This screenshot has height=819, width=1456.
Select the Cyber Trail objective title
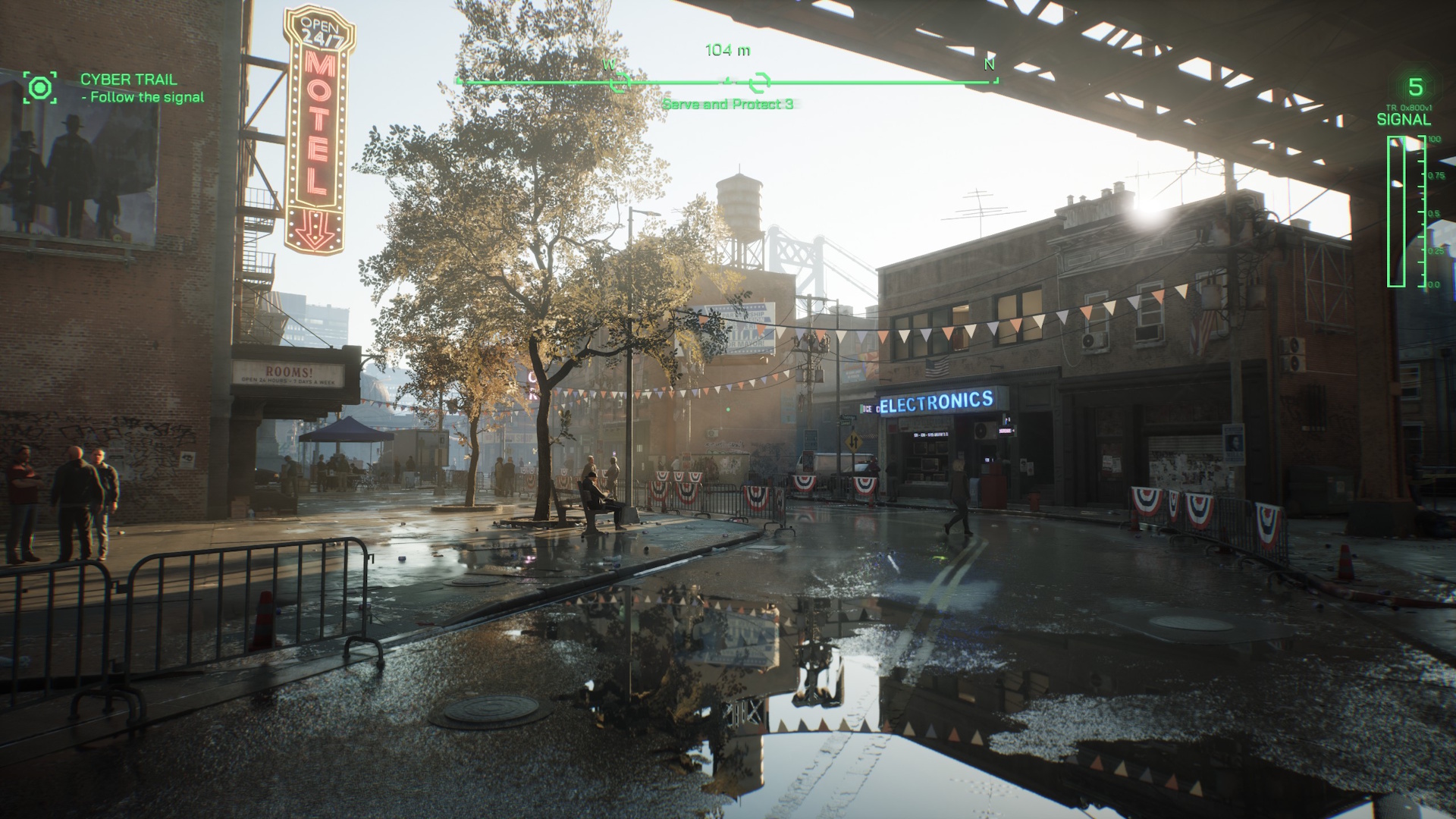[128, 79]
